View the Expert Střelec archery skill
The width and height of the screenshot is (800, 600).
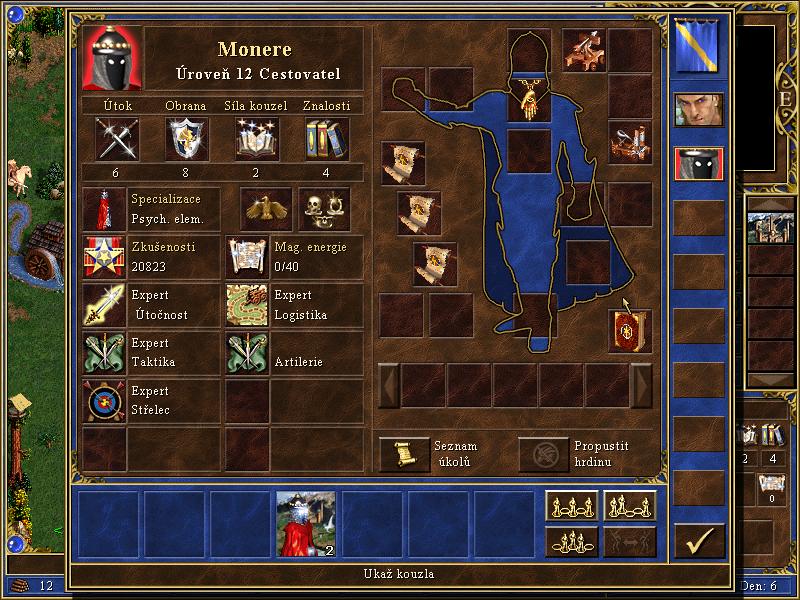point(104,401)
